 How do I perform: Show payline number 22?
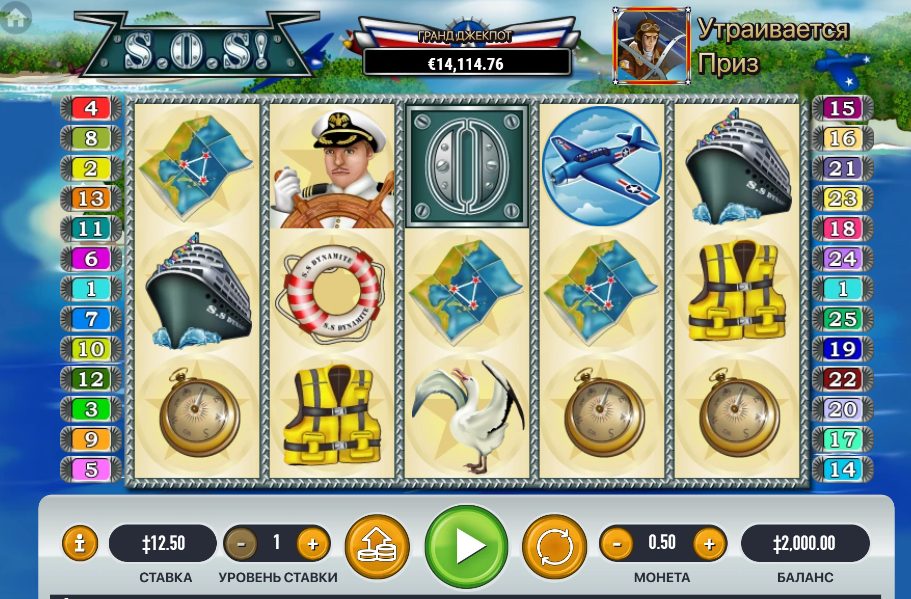pos(842,380)
